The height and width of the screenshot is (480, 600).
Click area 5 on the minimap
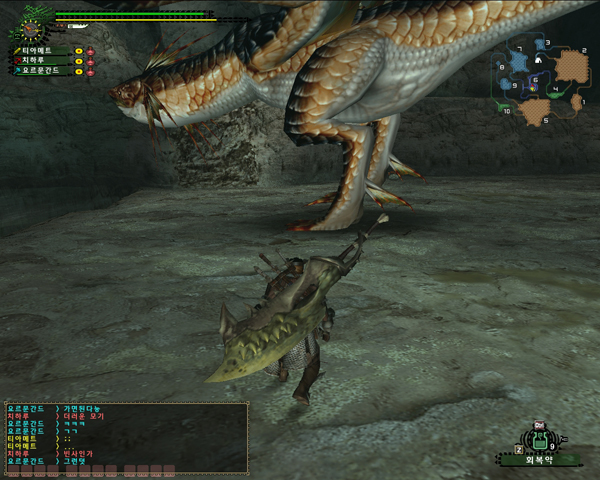(533, 109)
